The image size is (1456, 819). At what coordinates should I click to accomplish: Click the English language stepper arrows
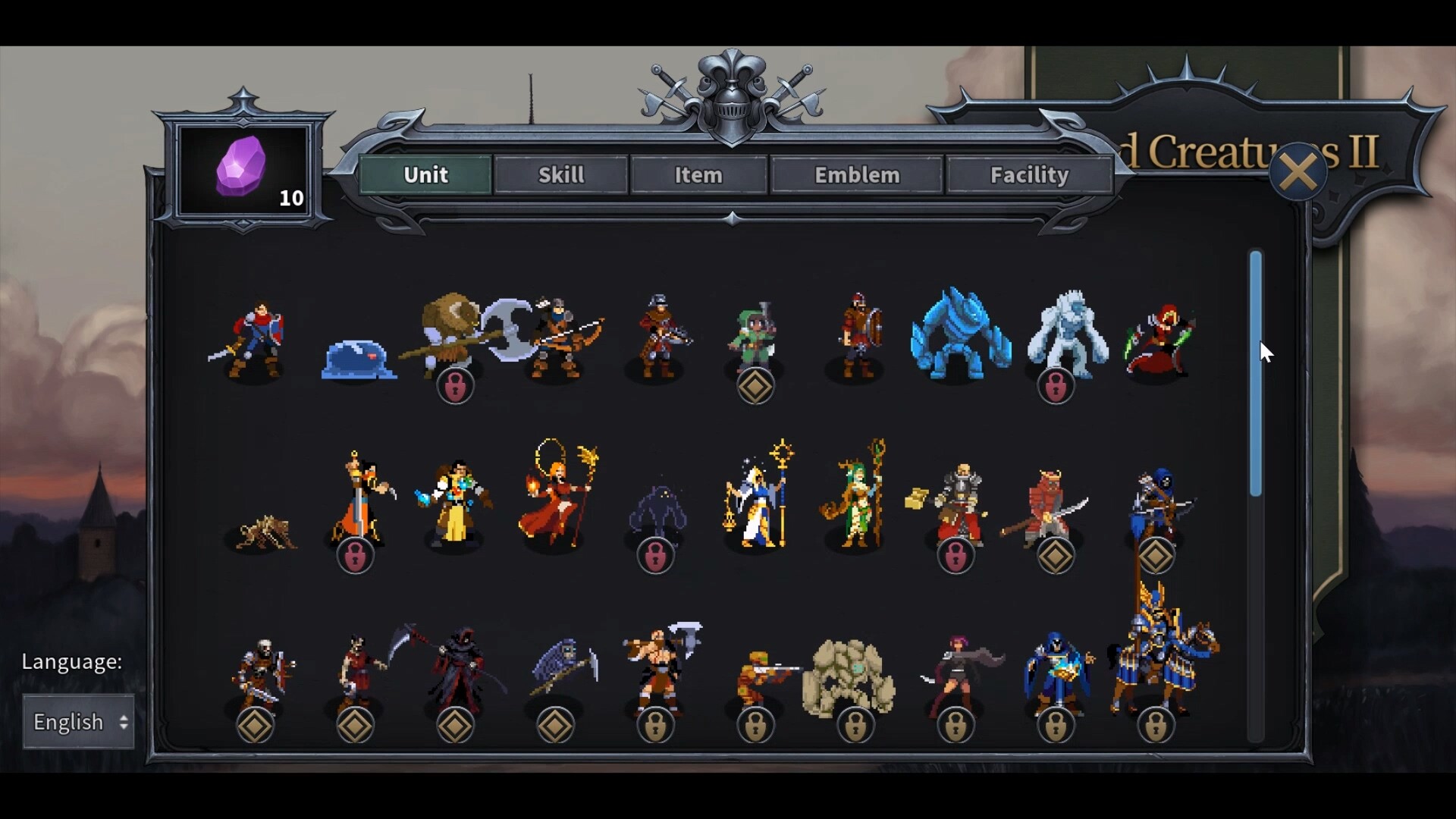[121, 722]
